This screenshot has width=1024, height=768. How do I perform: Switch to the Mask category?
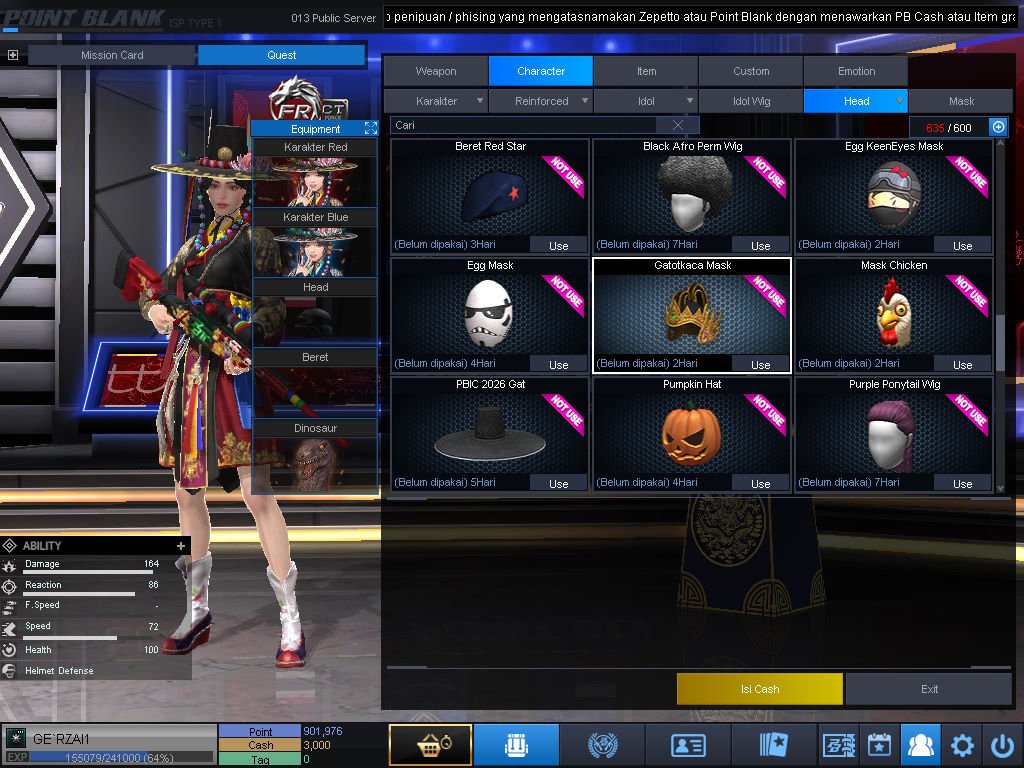(961, 101)
